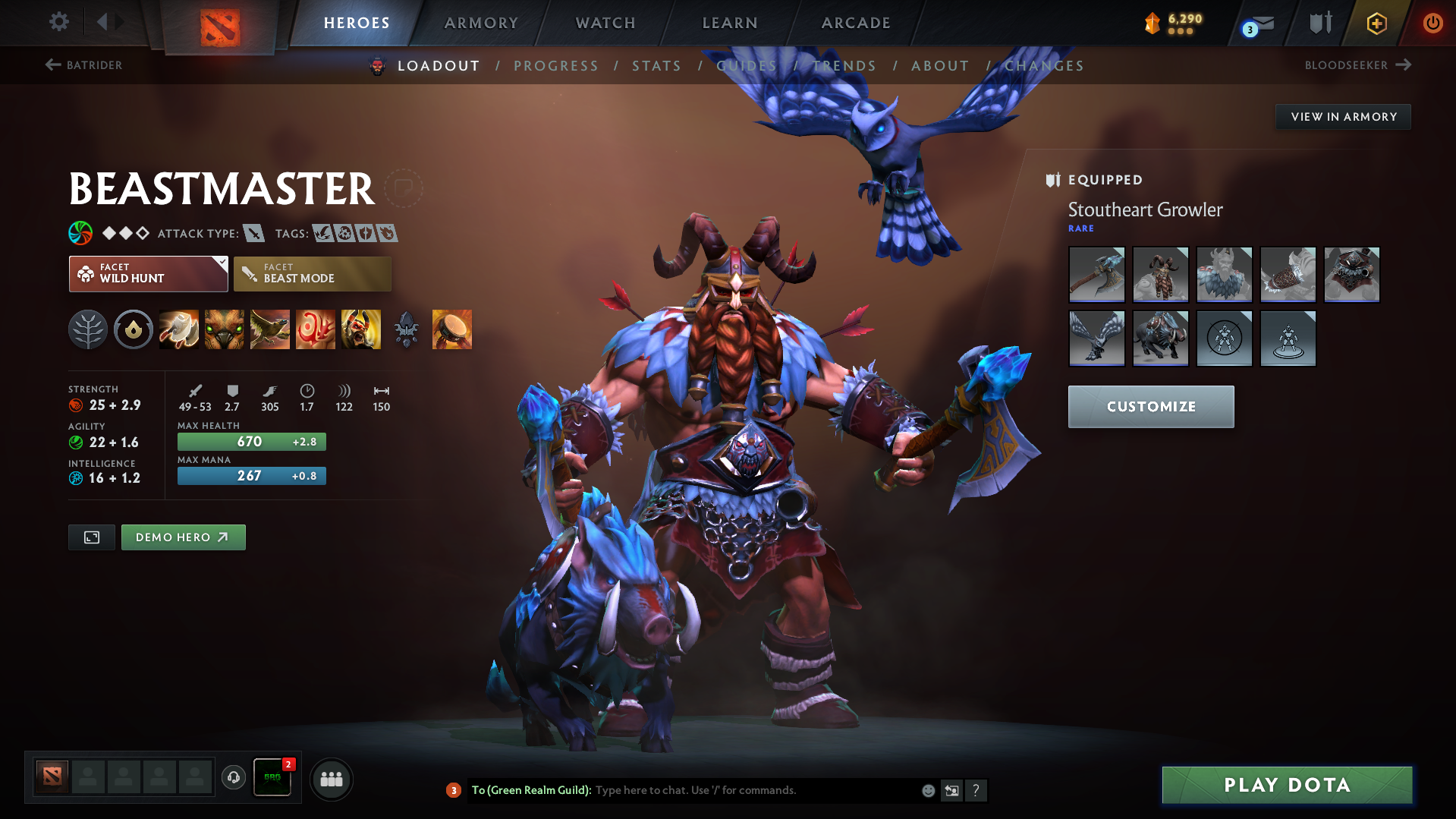The width and height of the screenshot is (1456, 819).
Task: Toggle the hero fullscreen preview button
Action: [91, 537]
